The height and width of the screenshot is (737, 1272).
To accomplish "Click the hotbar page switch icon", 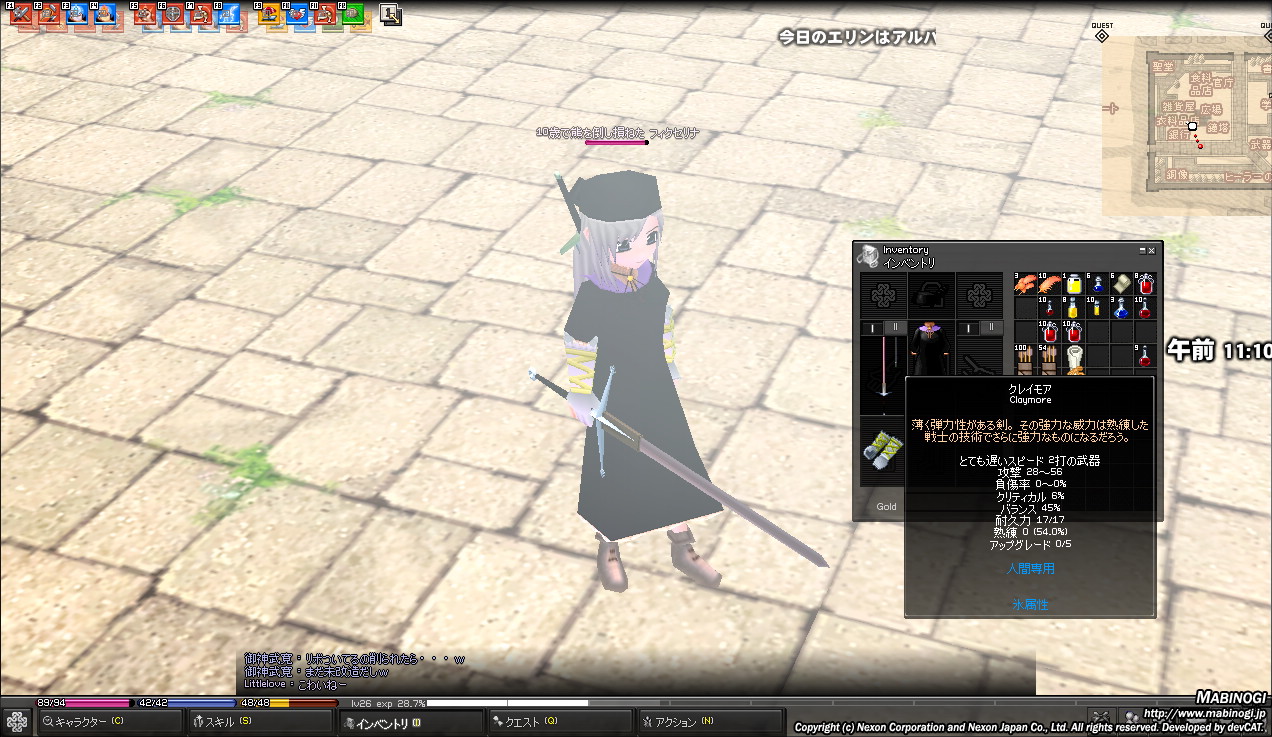I will [x=390, y=15].
